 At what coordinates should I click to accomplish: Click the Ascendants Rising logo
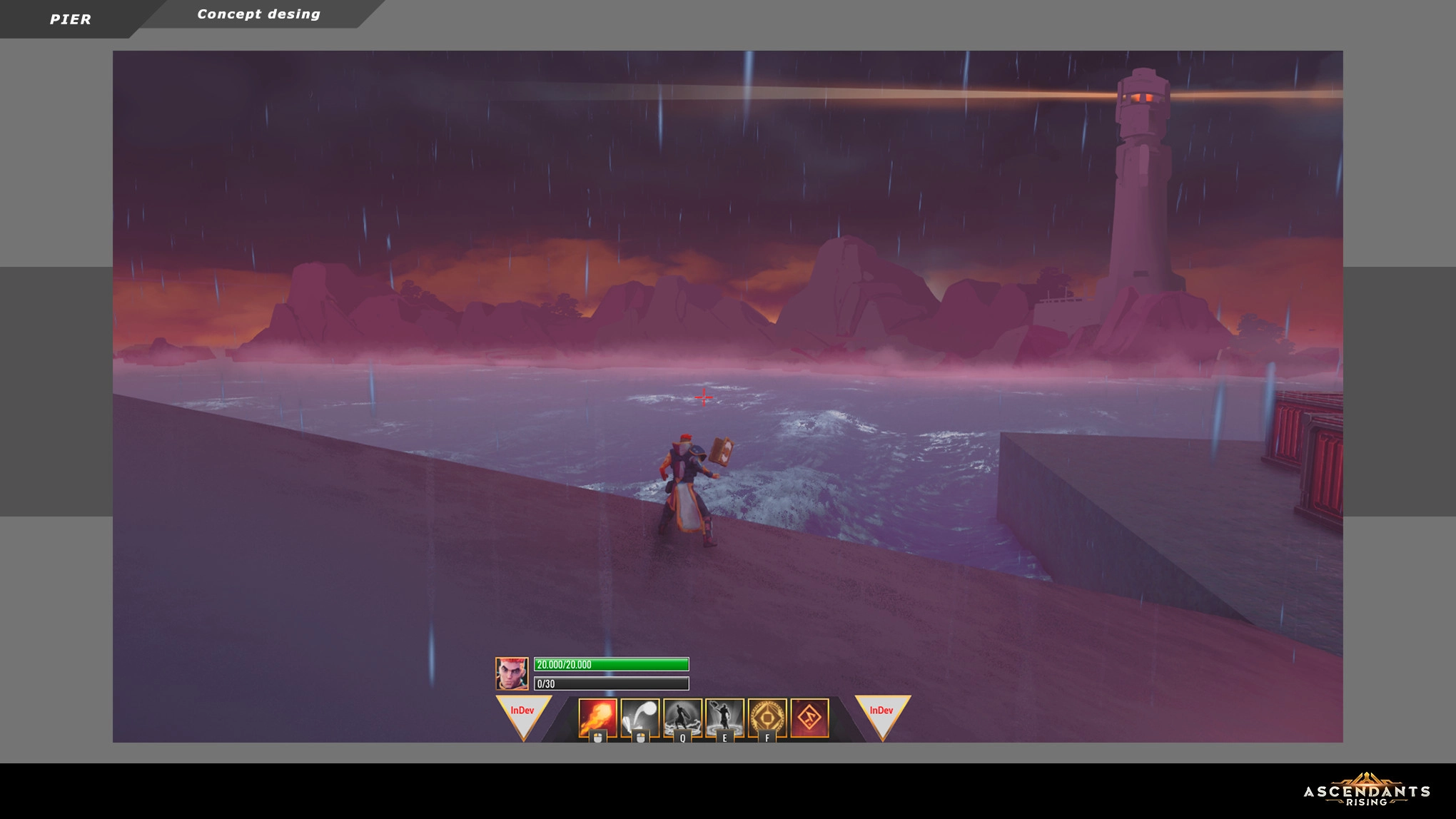coord(1366,790)
